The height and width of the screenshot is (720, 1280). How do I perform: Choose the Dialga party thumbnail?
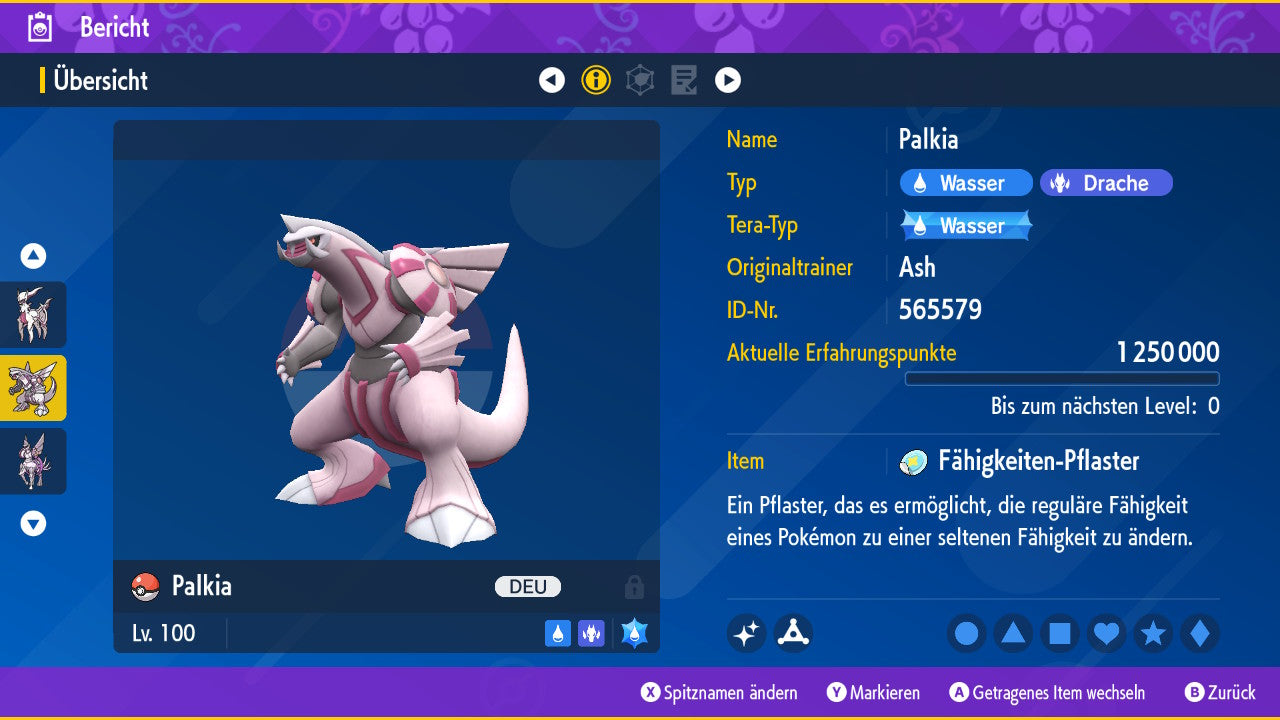pyautogui.click(x=33, y=461)
